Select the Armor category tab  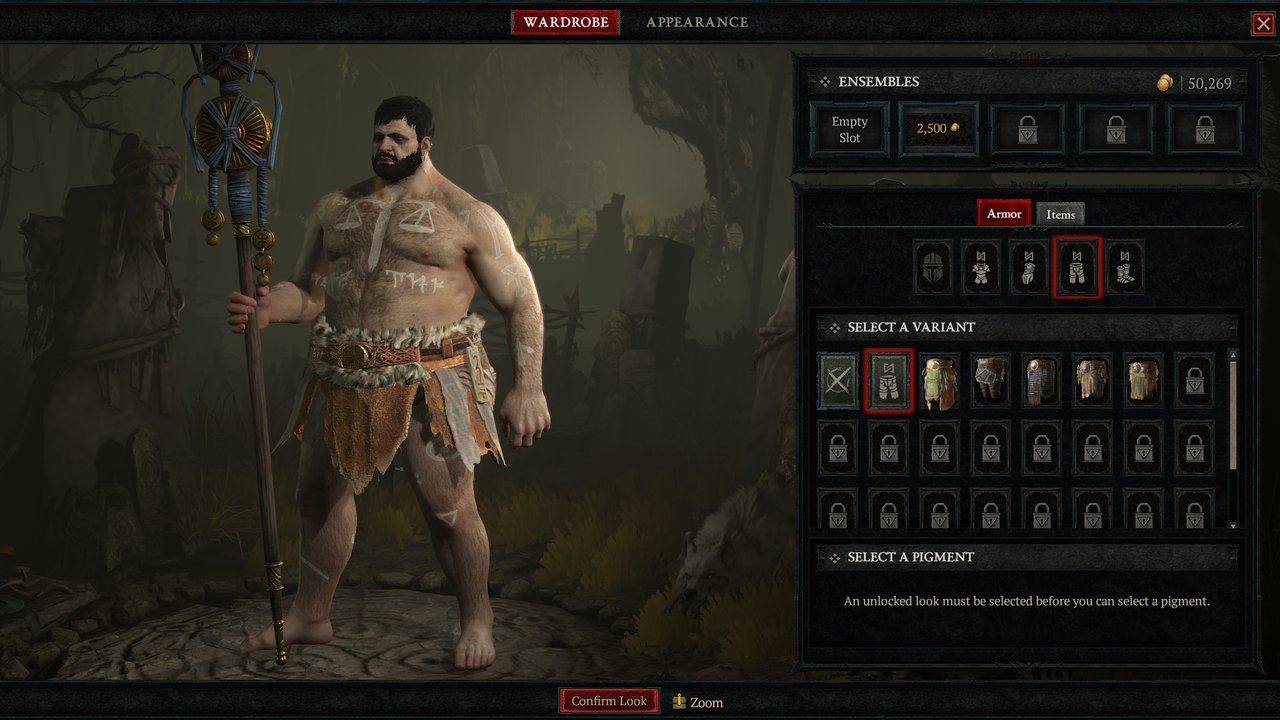click(x=1004, y=213)
